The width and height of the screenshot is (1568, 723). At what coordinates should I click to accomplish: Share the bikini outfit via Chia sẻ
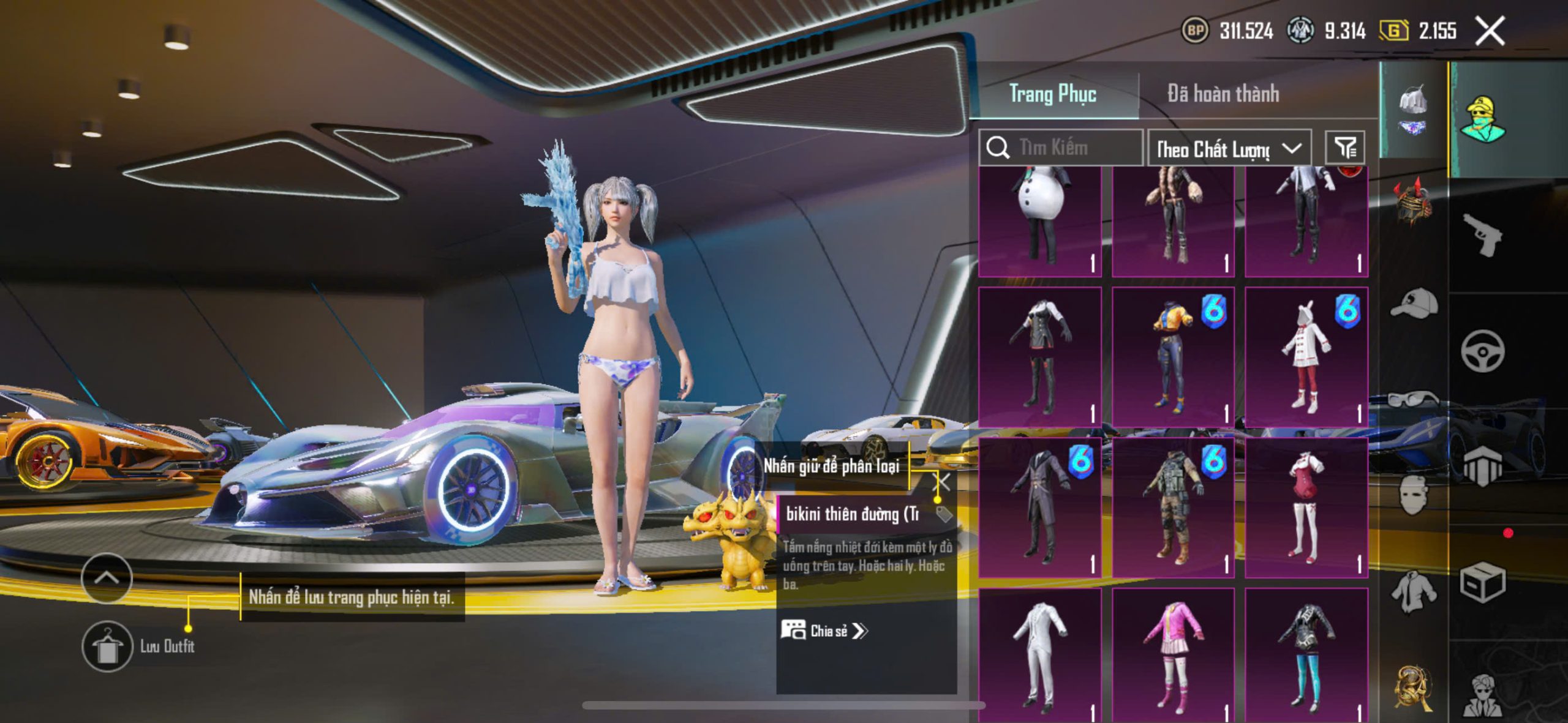pos(824,631)
